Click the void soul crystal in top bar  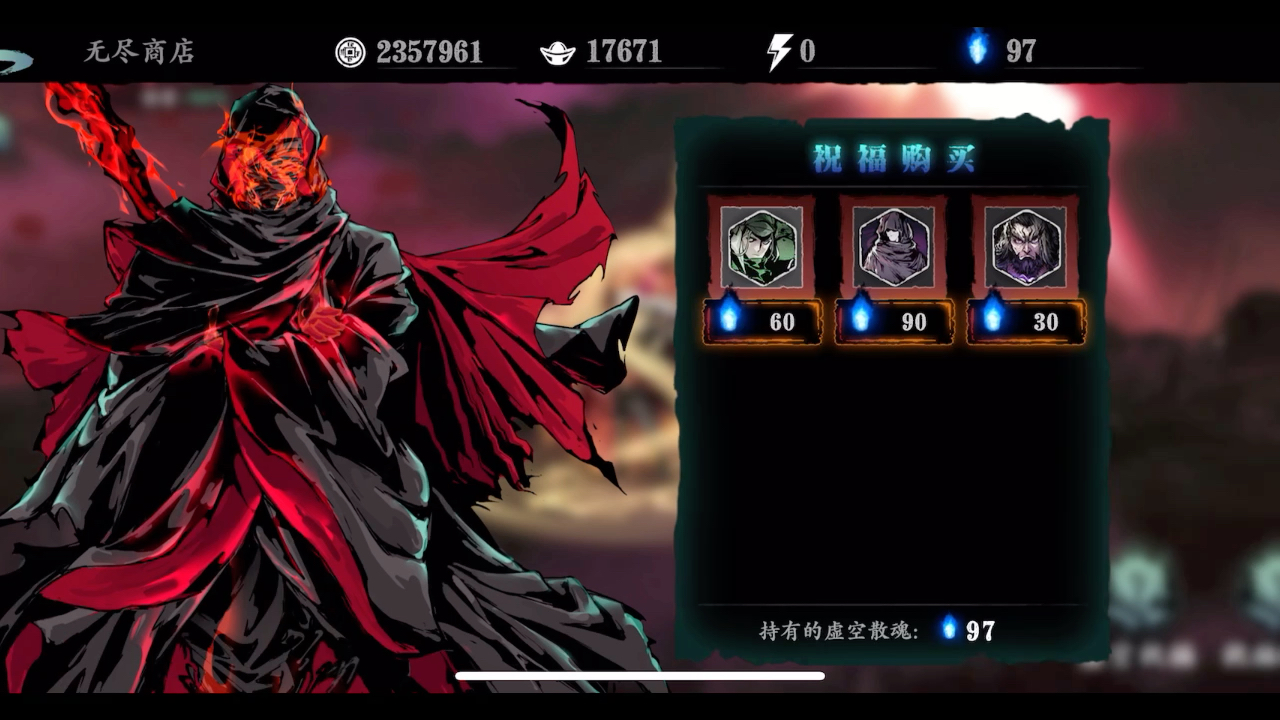click(977, 46)
